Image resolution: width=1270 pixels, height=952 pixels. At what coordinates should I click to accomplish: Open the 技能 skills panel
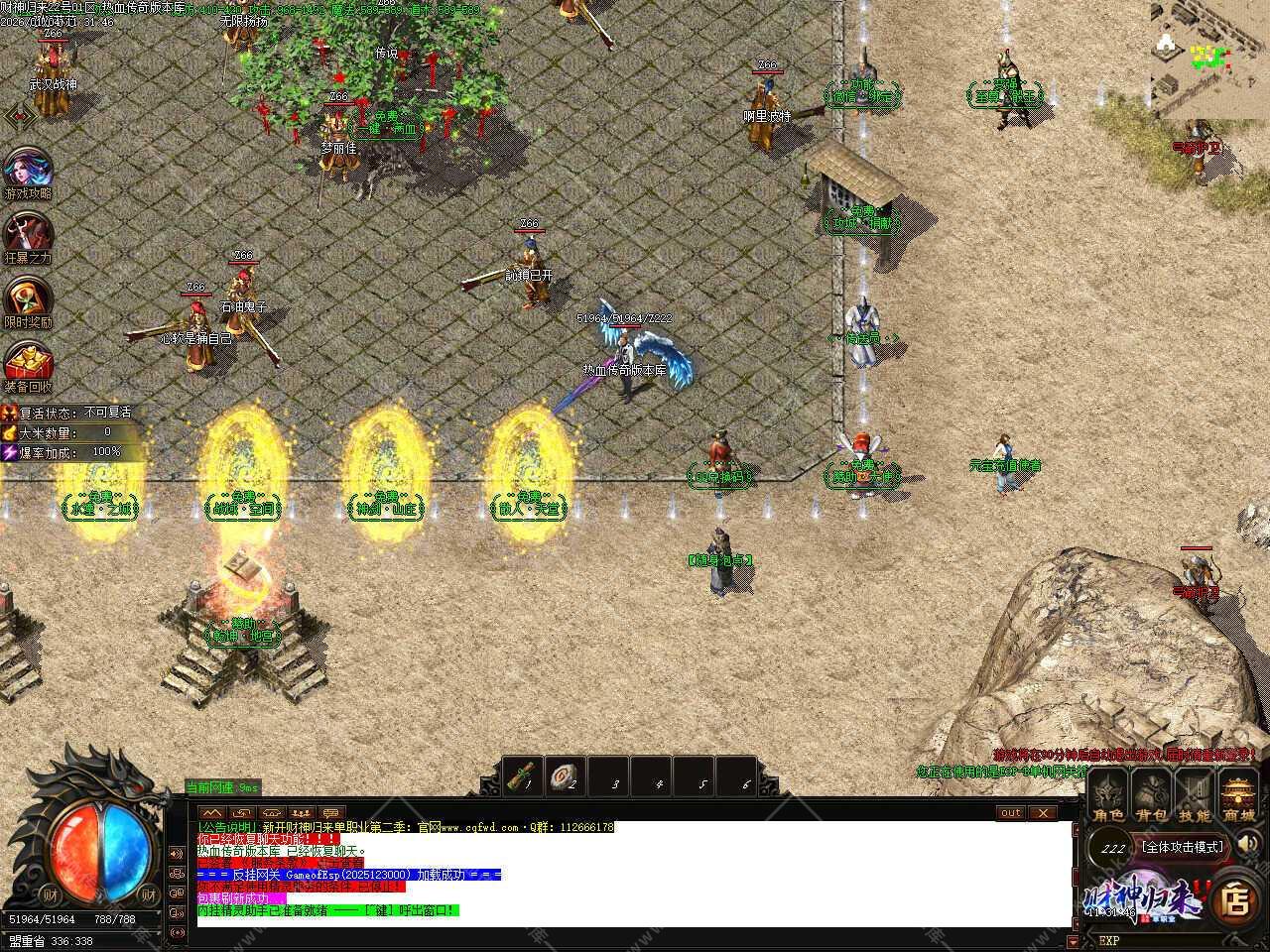point(1195,798)
